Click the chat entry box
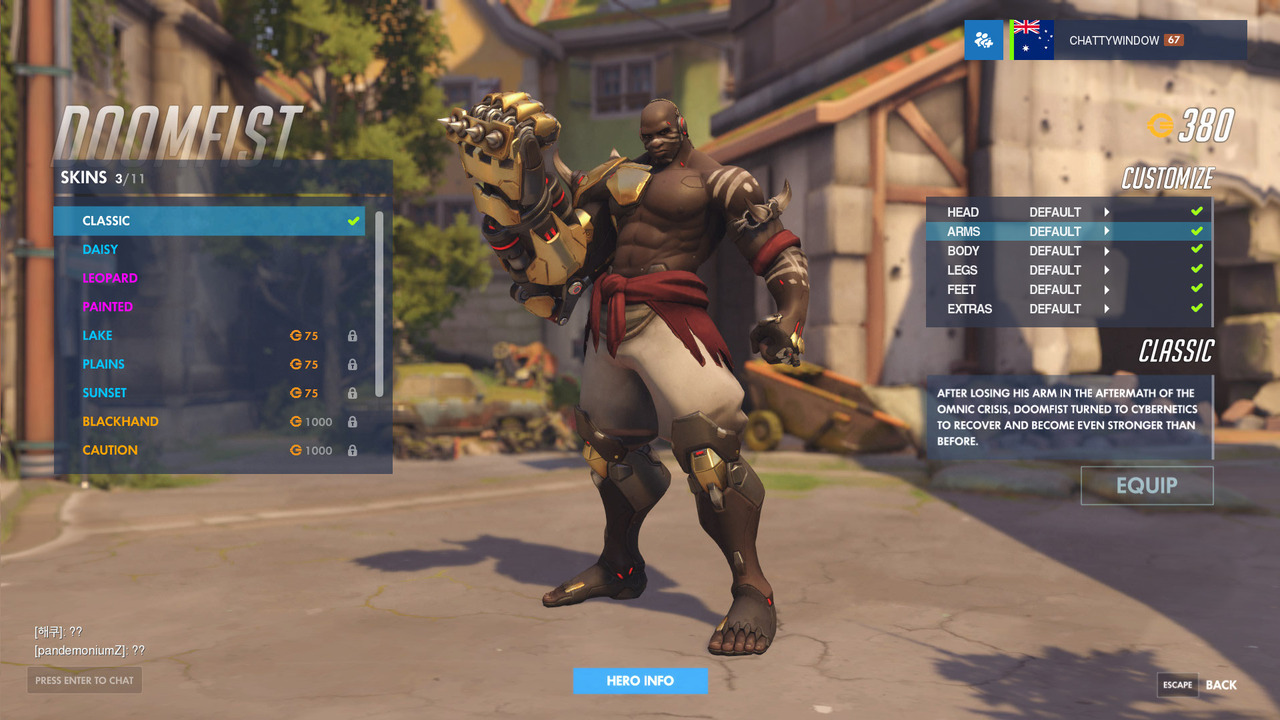Image resolution: width=1280 pixels, height=720 pixels. pos(84,681)
